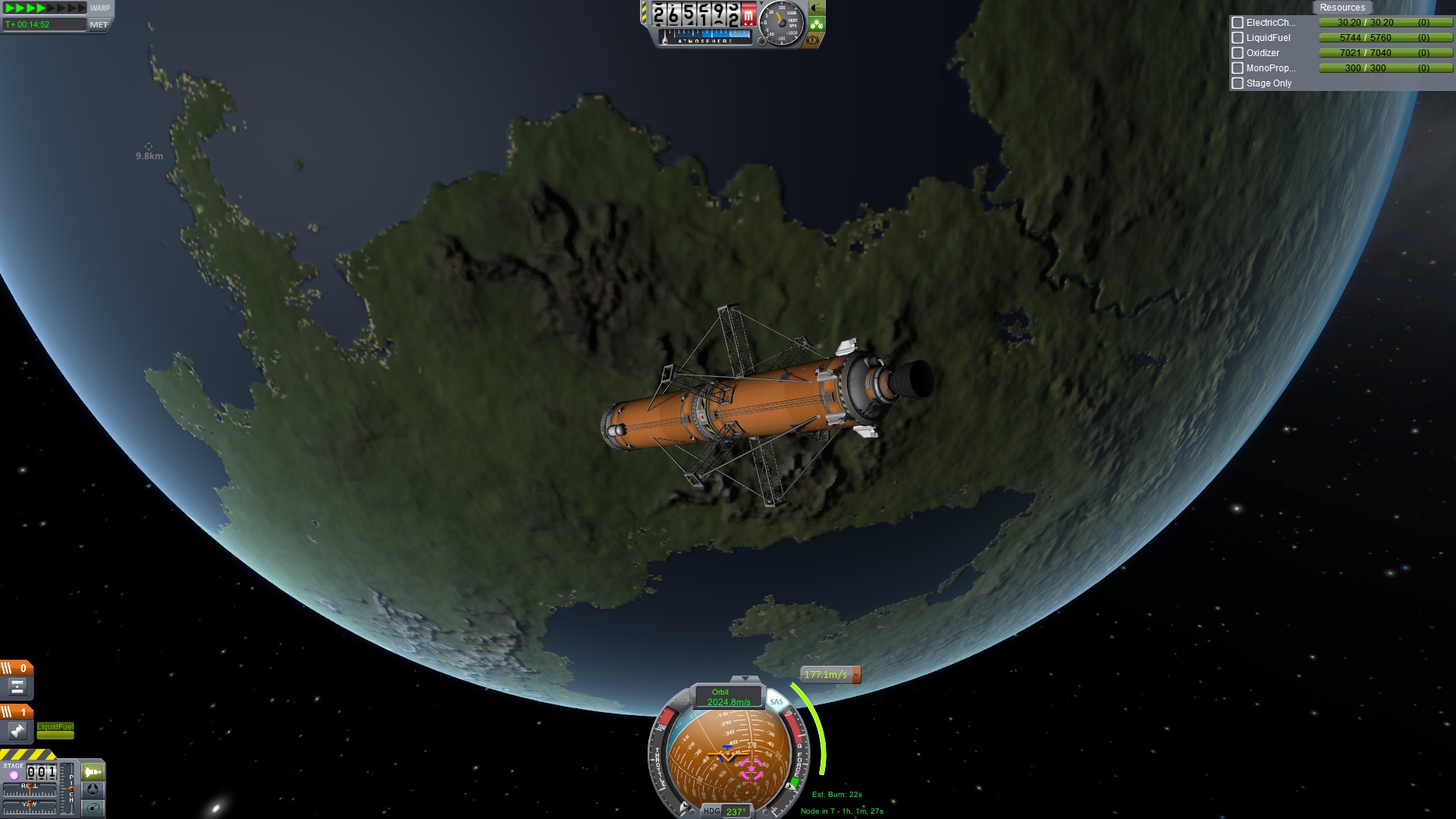Toggle the ElectricCharge resource checkbox
This screenshot has width=1456, height=819.
[1238, 23]
